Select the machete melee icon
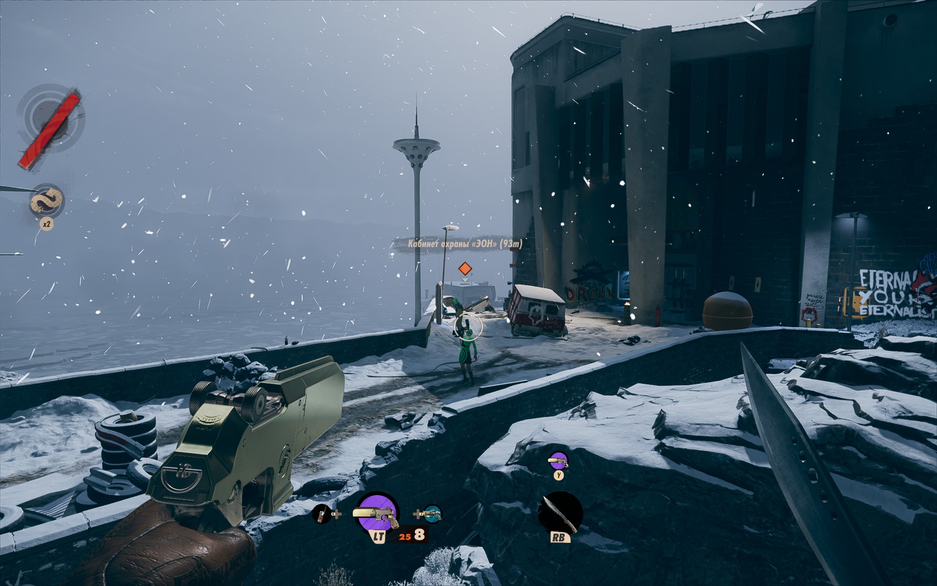The height and width of the screenshot is (586, 937). [x=560, y=512]
